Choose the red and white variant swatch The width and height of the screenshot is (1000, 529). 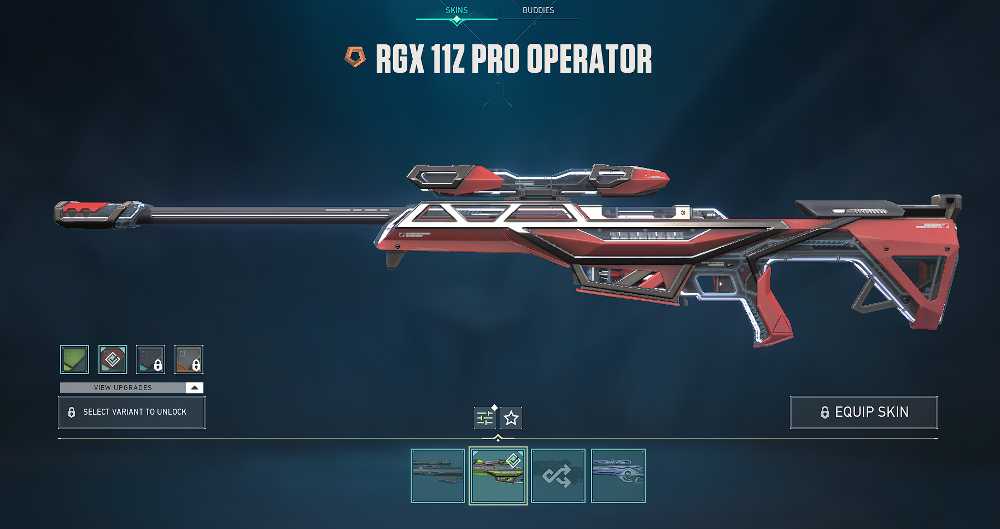pos(112,359)
